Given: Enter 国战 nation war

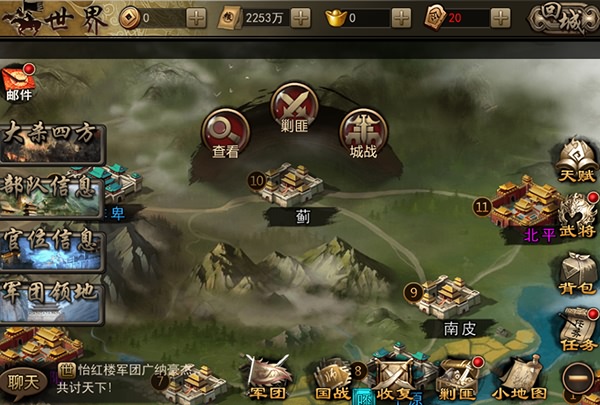Looking at the screenshot, I should (332, 380).
